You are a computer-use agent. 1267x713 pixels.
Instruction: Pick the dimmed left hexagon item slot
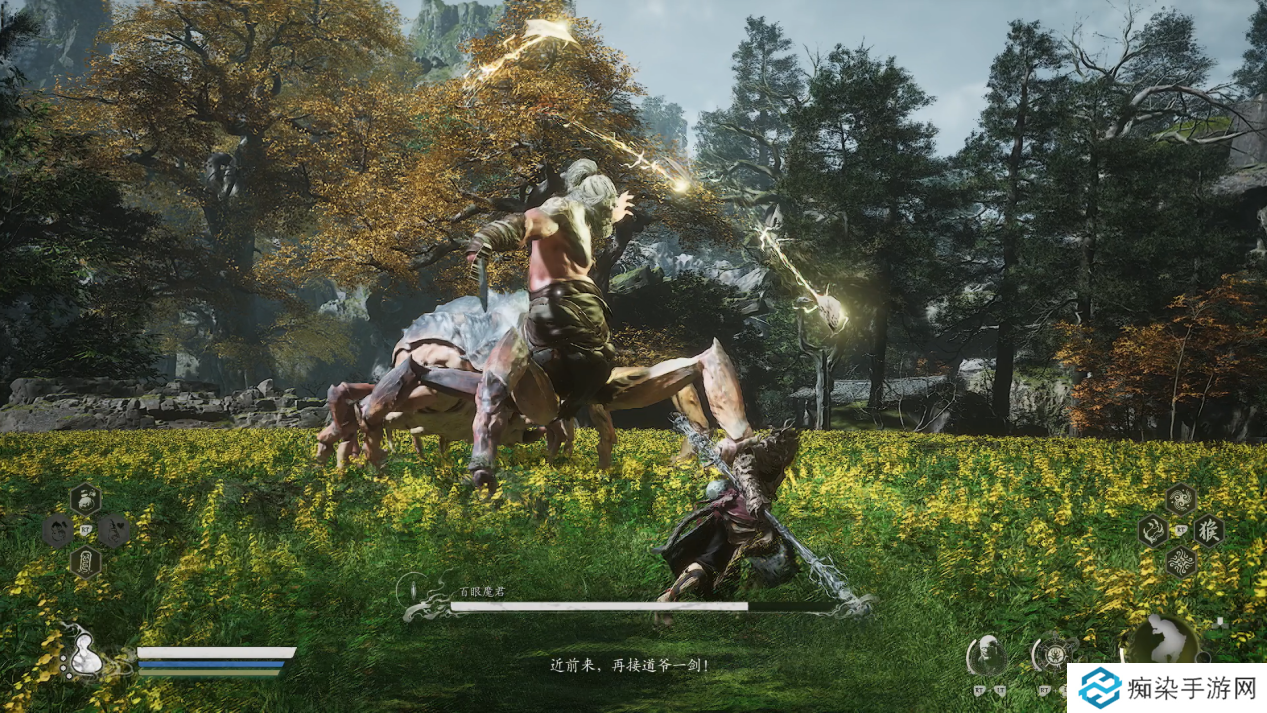click(57, 530)
